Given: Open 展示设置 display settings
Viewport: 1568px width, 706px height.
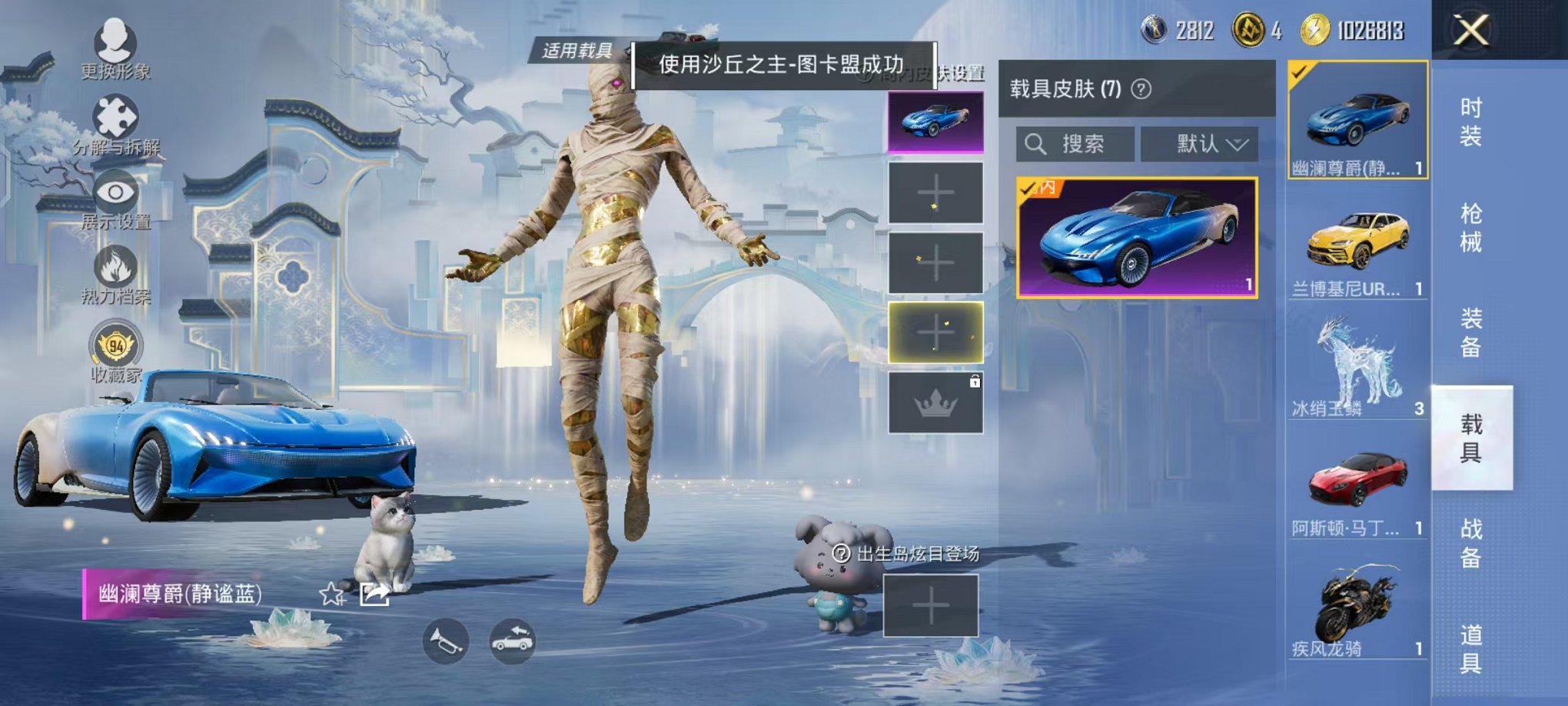Looking at the screenshot, I should 114,196.
